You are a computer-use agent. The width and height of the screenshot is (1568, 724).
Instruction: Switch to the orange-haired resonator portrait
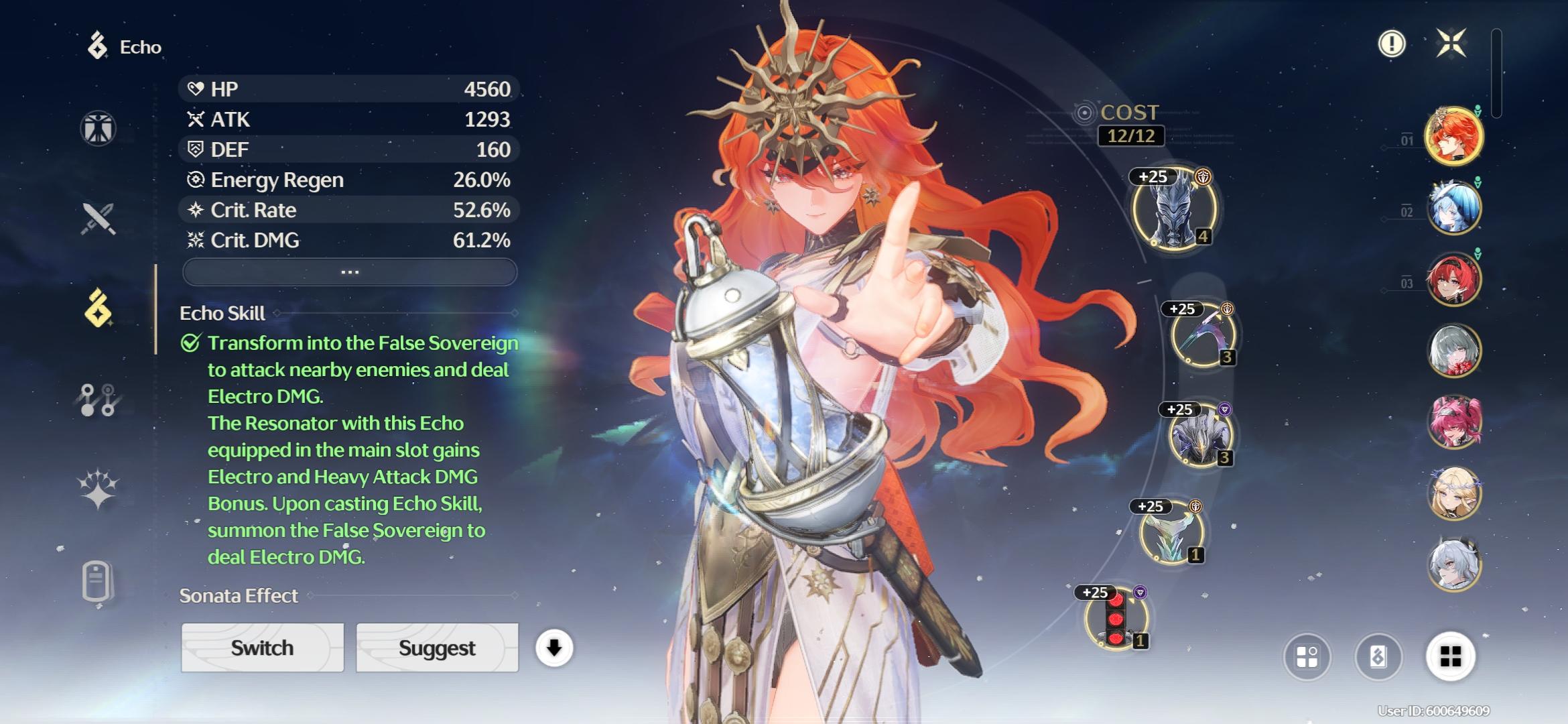click(x=1453, y=136)
